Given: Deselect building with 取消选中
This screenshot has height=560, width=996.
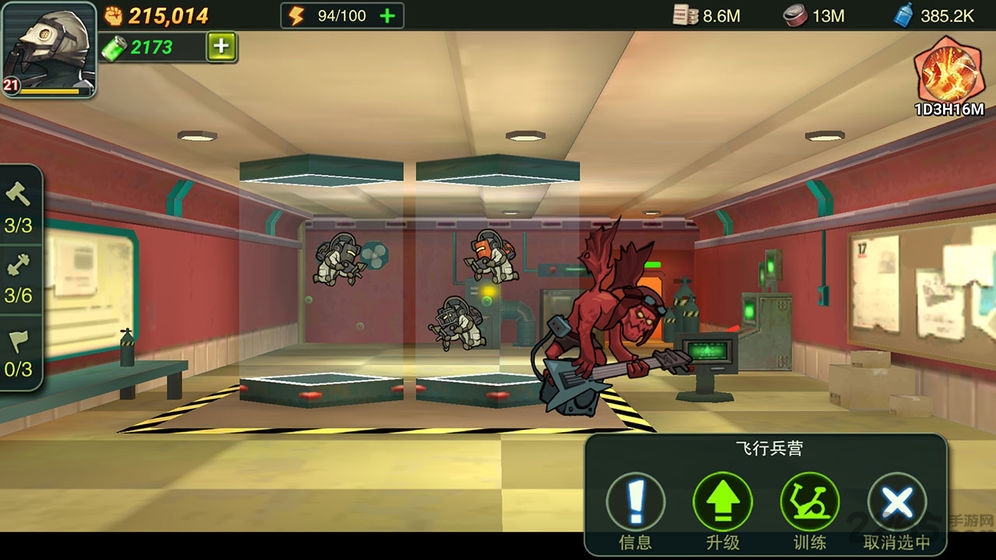Looking at the screenshot, I should point(897,502).
